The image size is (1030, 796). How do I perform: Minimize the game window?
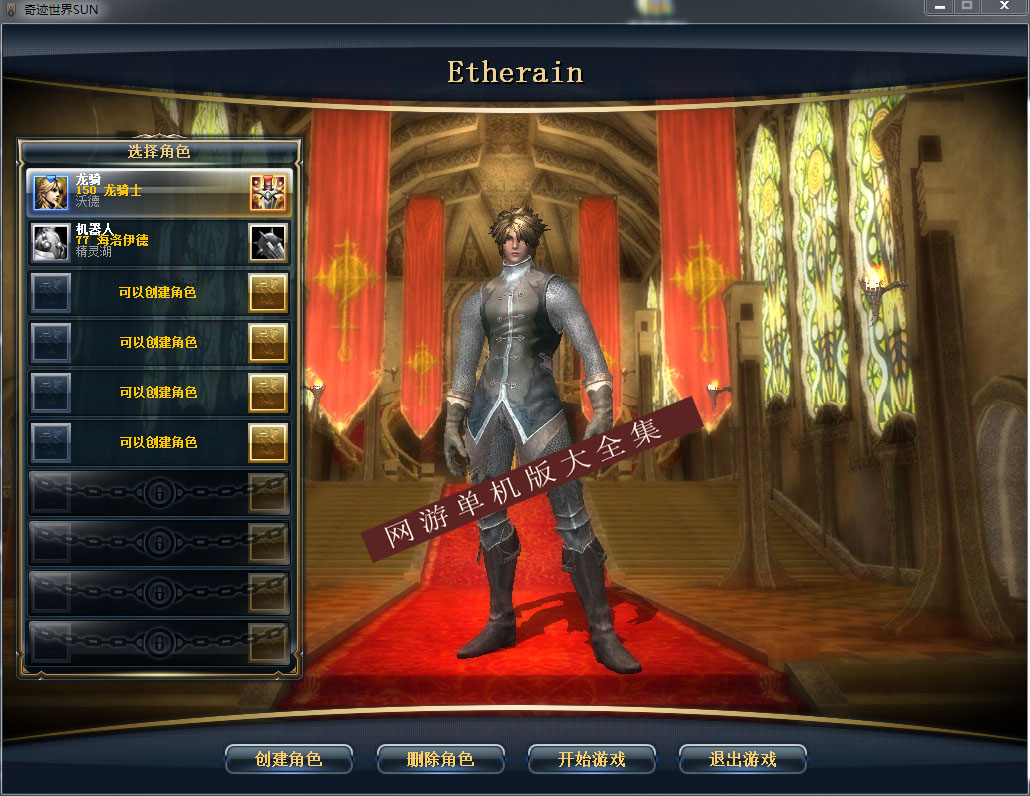coord(937,6)
